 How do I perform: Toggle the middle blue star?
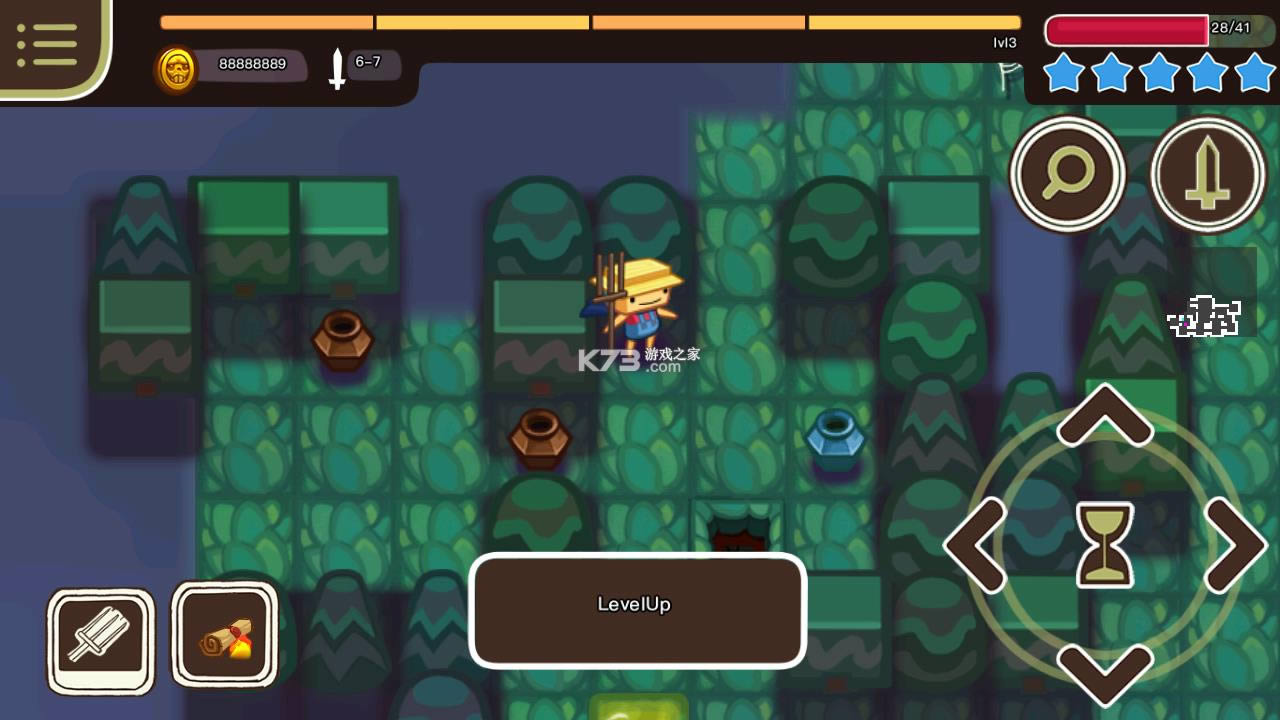(x=1157, y=73)
